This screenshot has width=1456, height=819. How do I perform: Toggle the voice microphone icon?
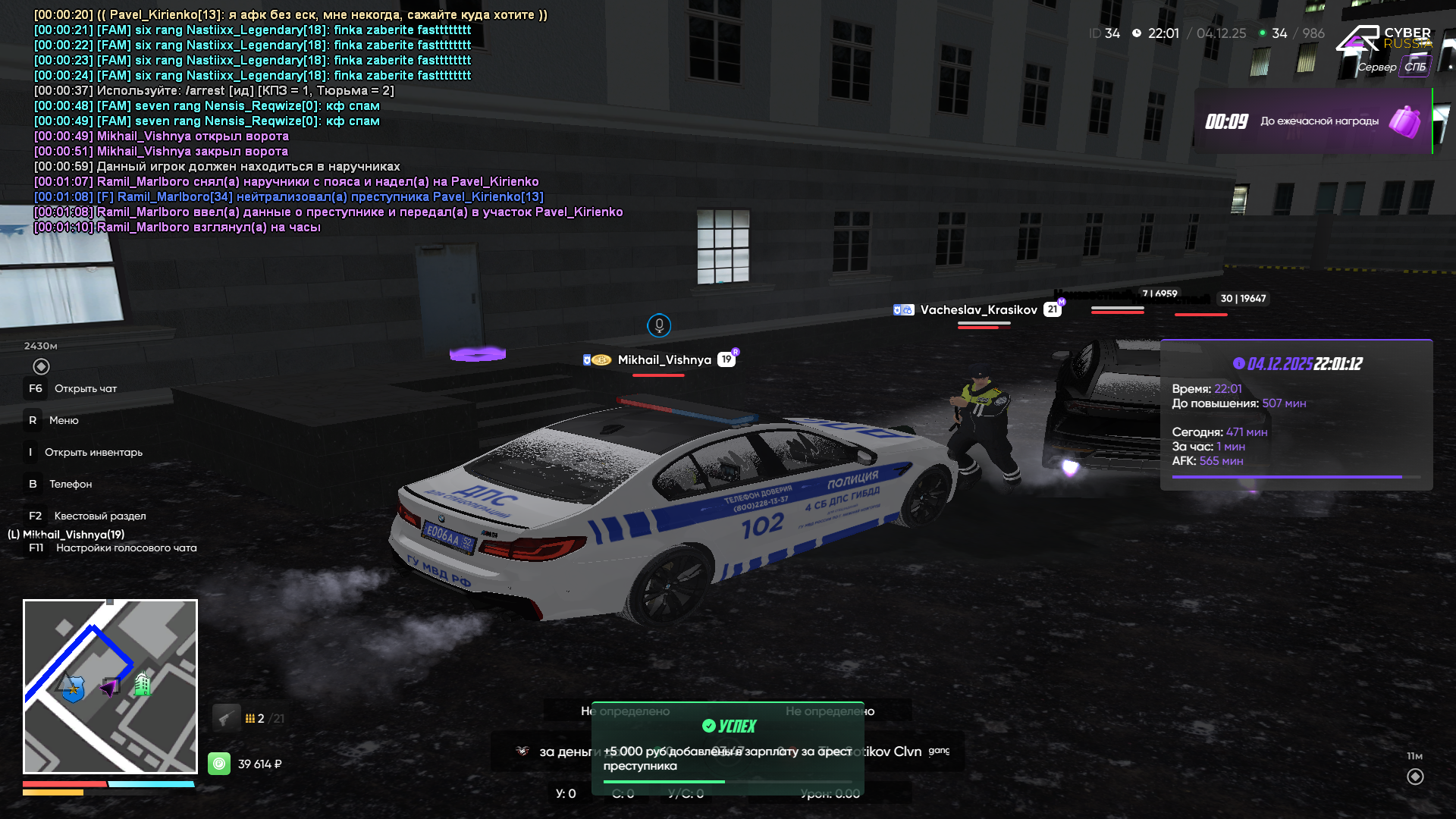pyautogui.click(x=659, y=325)
